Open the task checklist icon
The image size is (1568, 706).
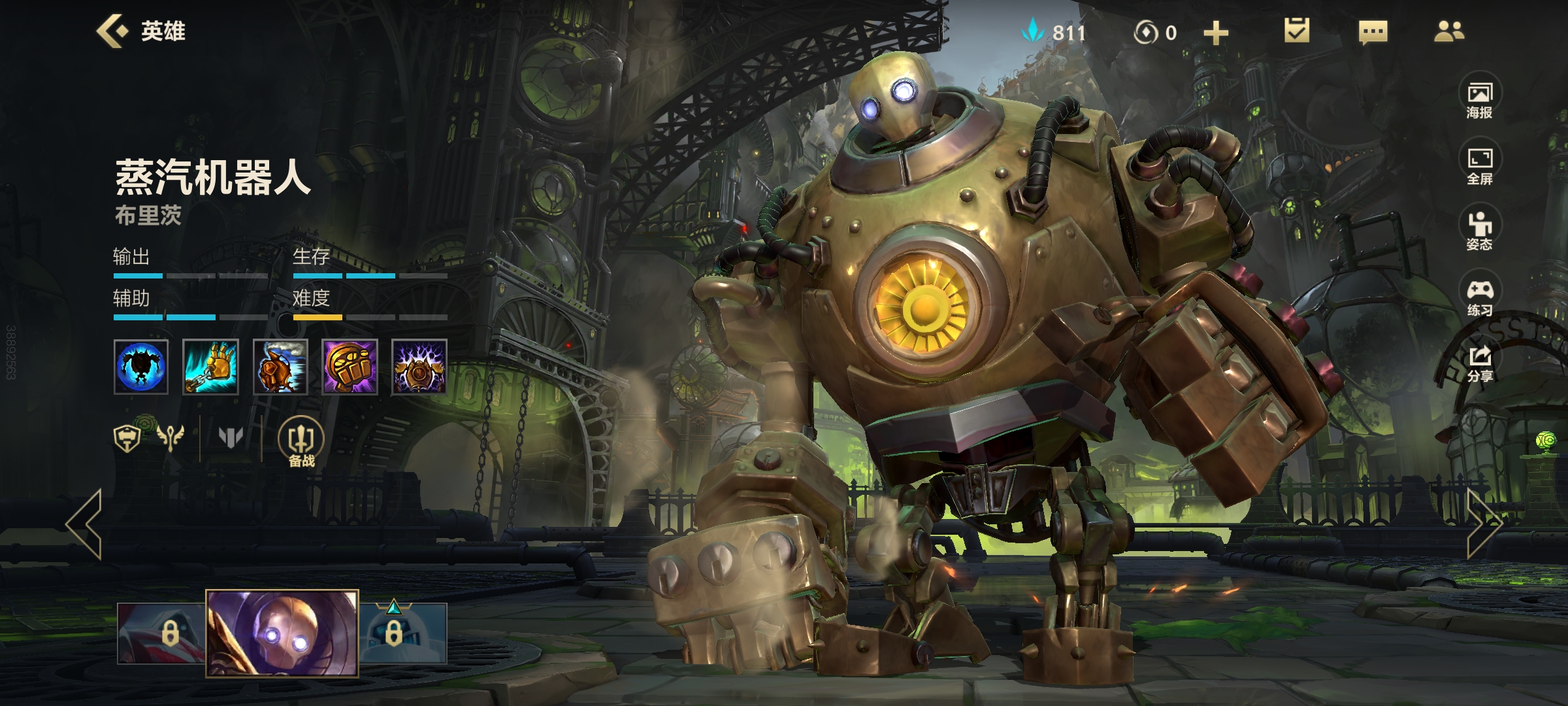click(1296, 31)
